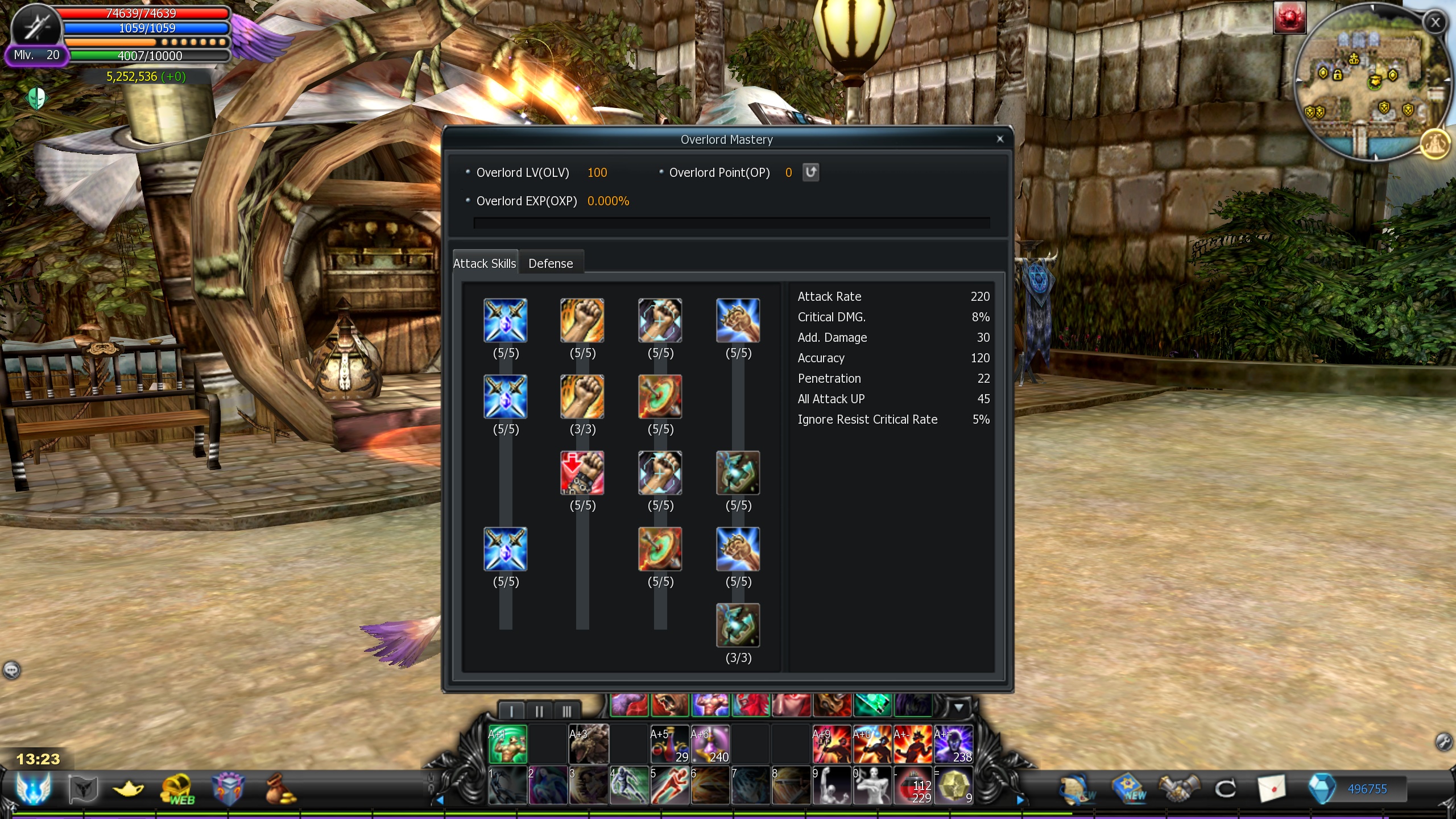Switch to hotbar page III

(566, 711)
